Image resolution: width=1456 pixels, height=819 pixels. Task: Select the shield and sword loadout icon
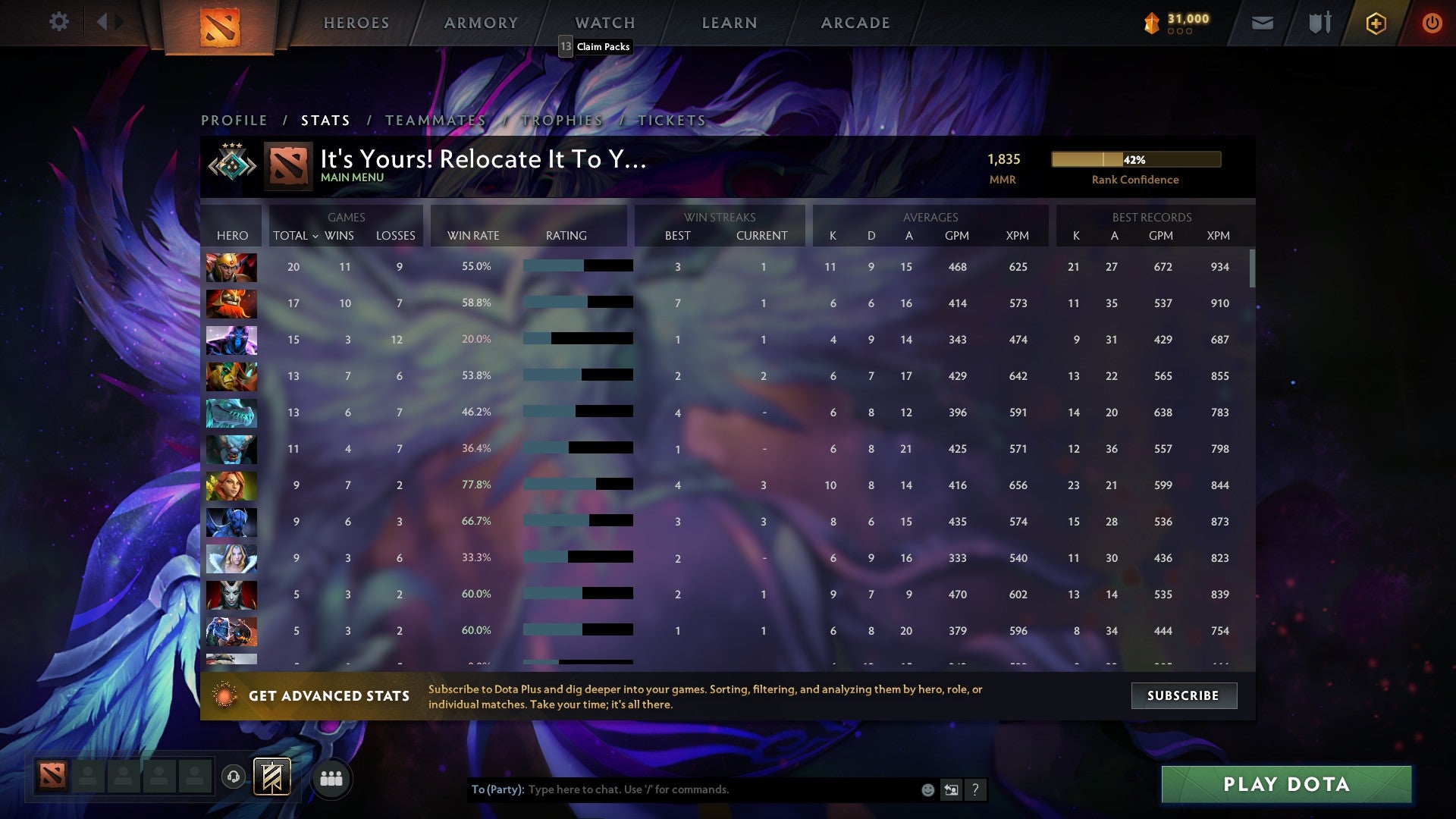[x=1319, y=23]
